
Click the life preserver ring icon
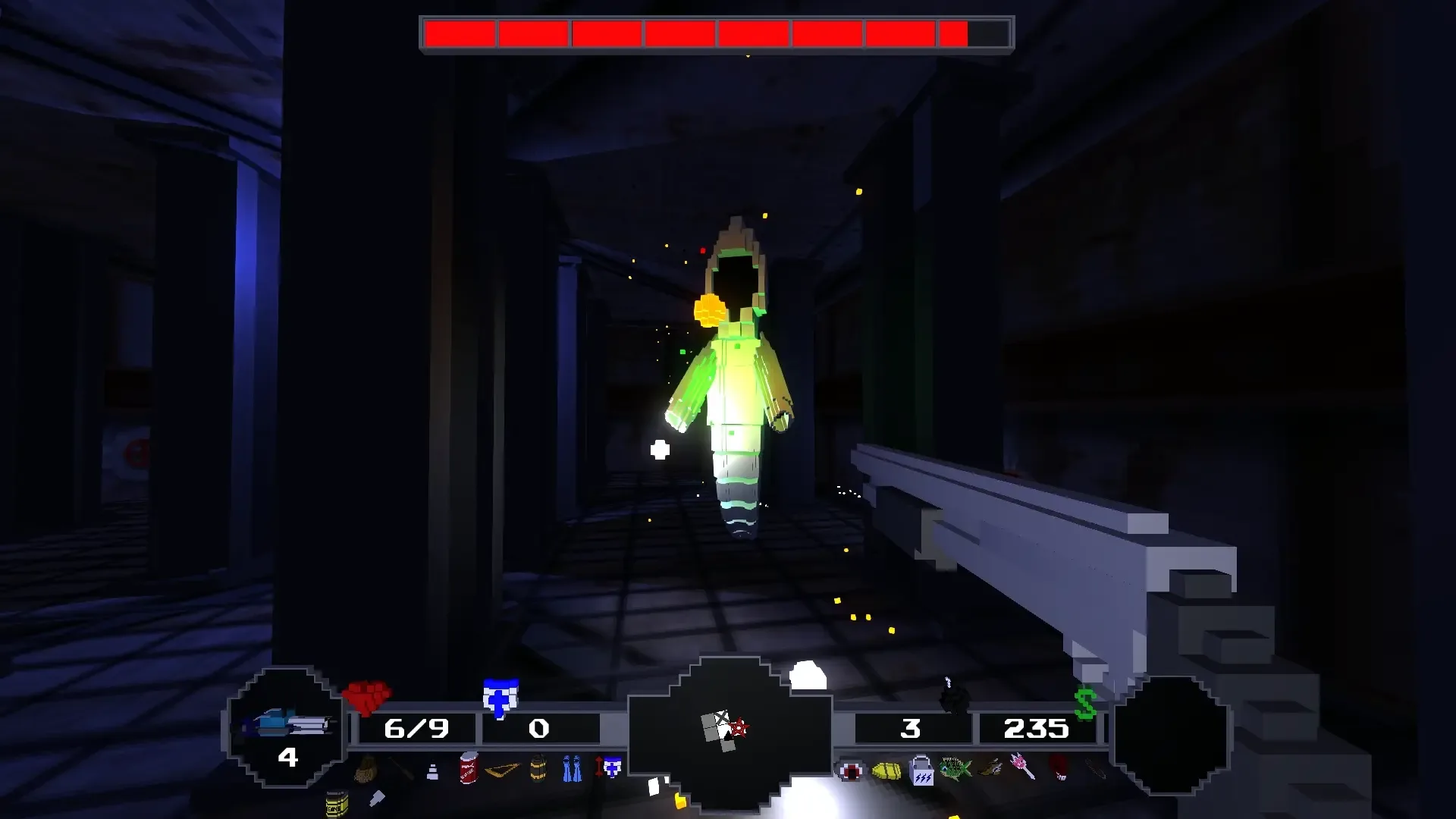click(x=852, y=772)
